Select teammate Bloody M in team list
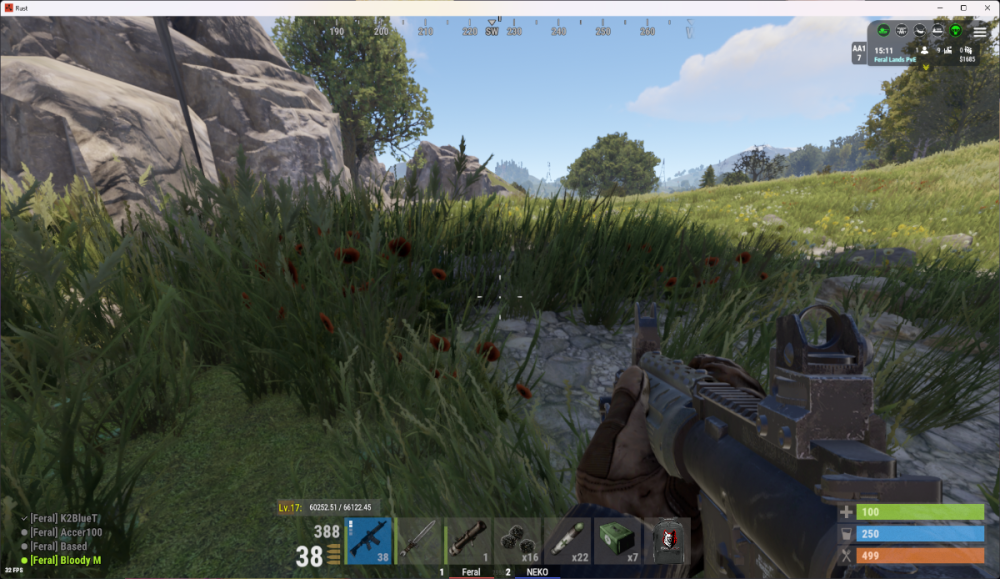The height and width of the screenshot is (579, 1000). point(65,560)
